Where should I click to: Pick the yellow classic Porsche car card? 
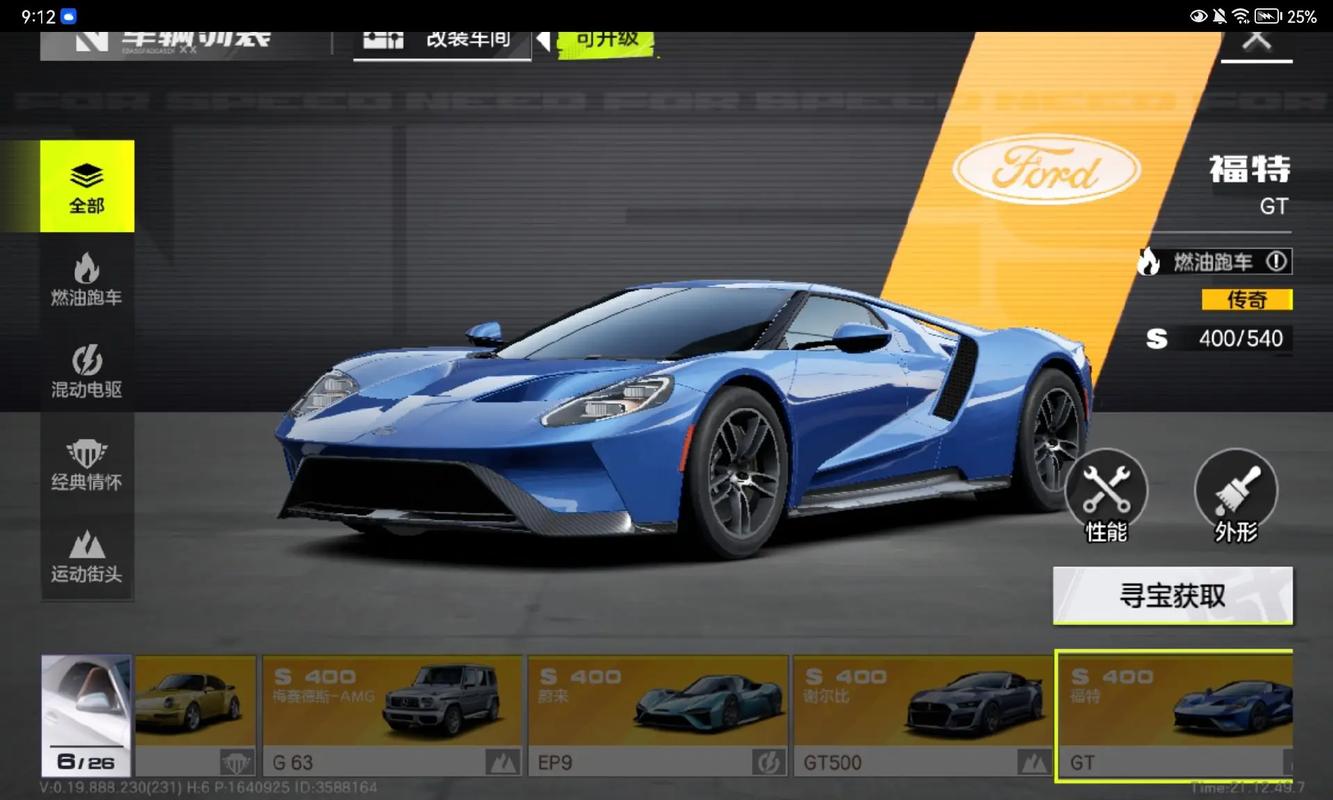click(x=194, y=716)
